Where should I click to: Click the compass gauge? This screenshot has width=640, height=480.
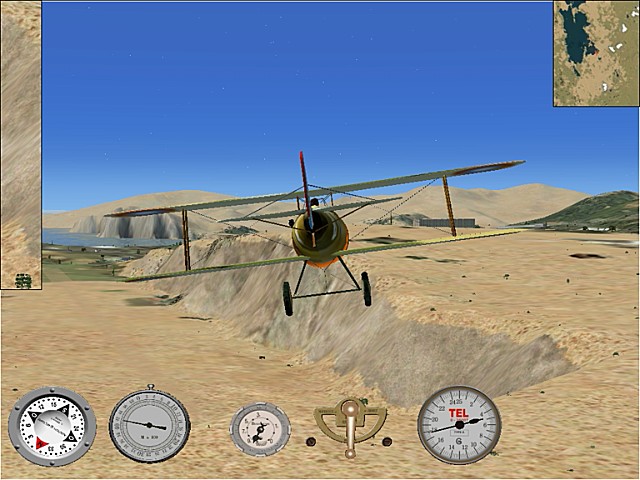point(52,426)
